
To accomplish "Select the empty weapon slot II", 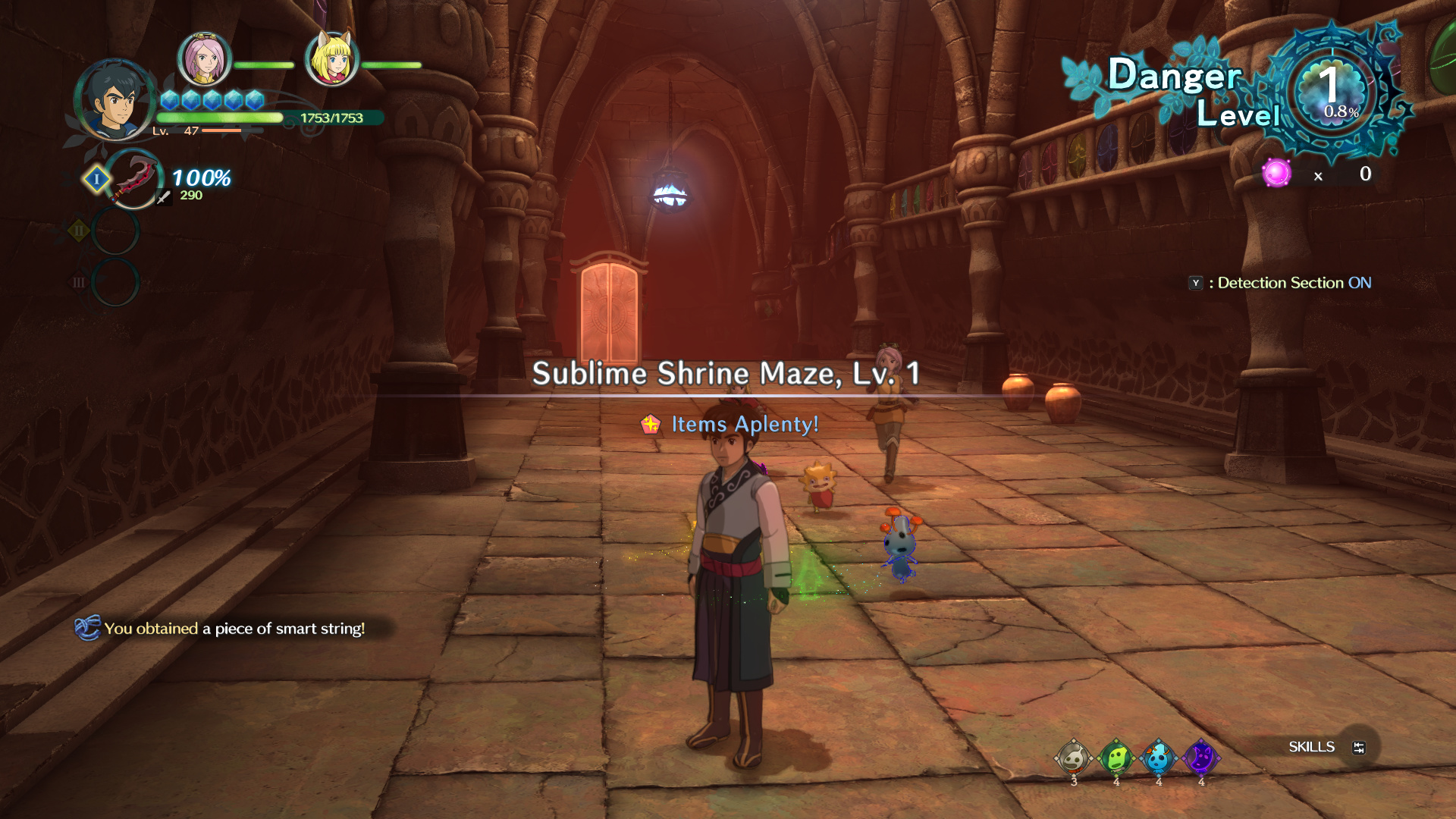I will [115, 231].
